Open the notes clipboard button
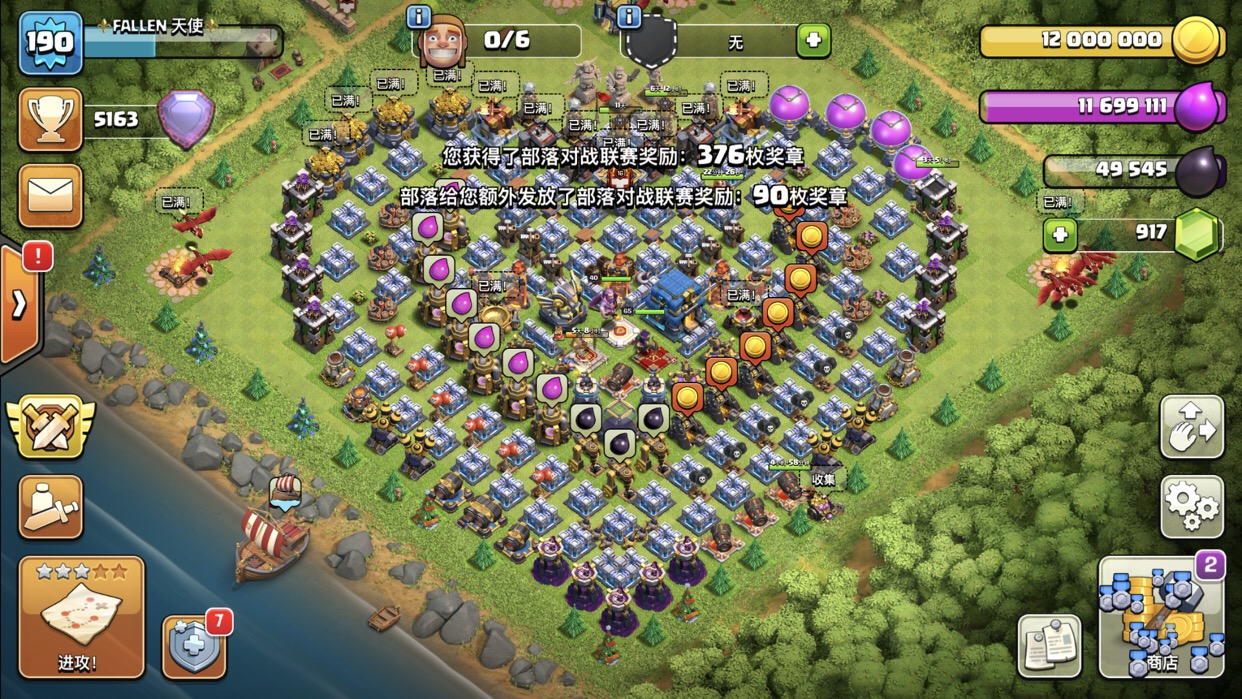 click(x=1049, y=645)
